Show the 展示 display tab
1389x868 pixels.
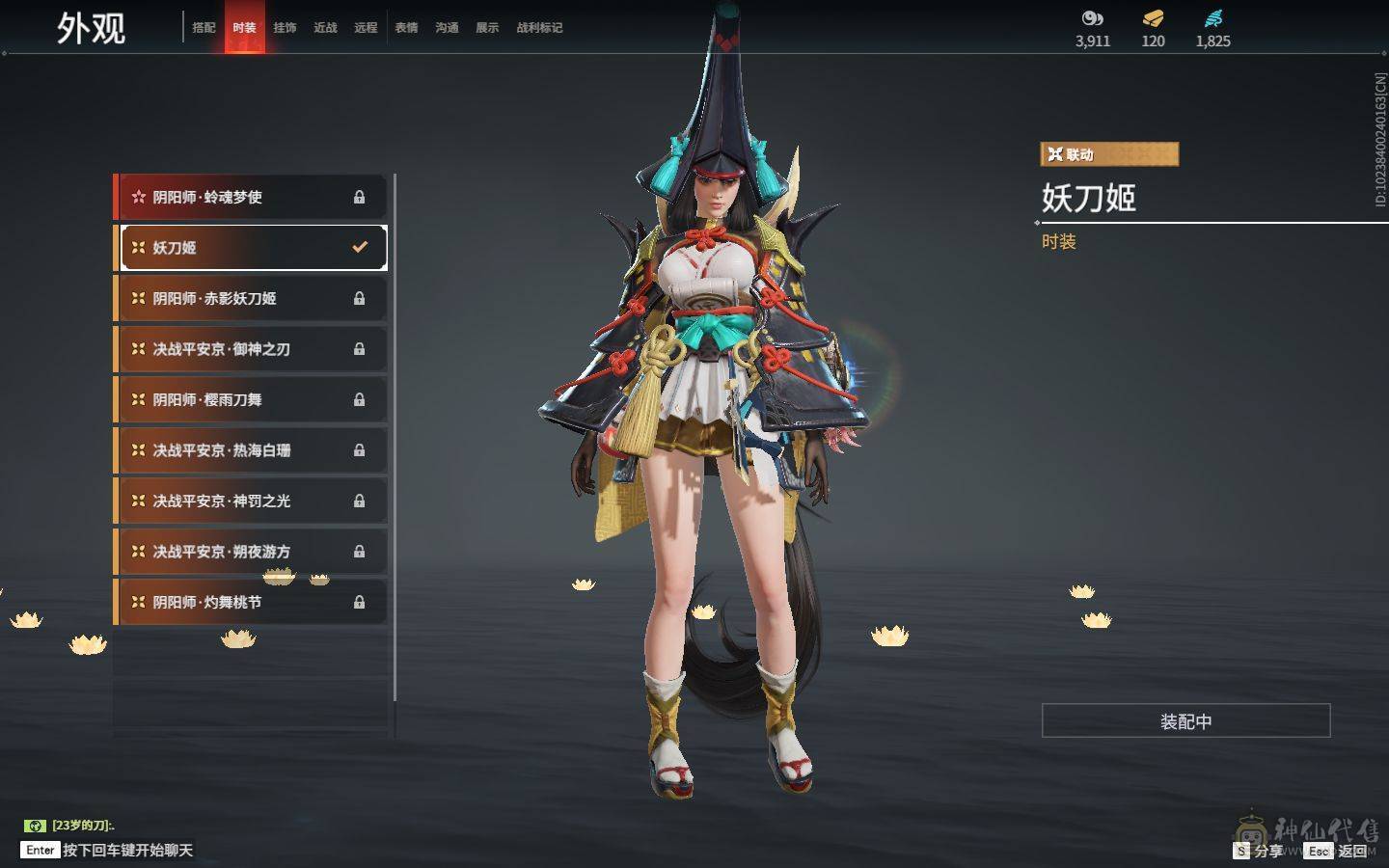tap(487, 28)
